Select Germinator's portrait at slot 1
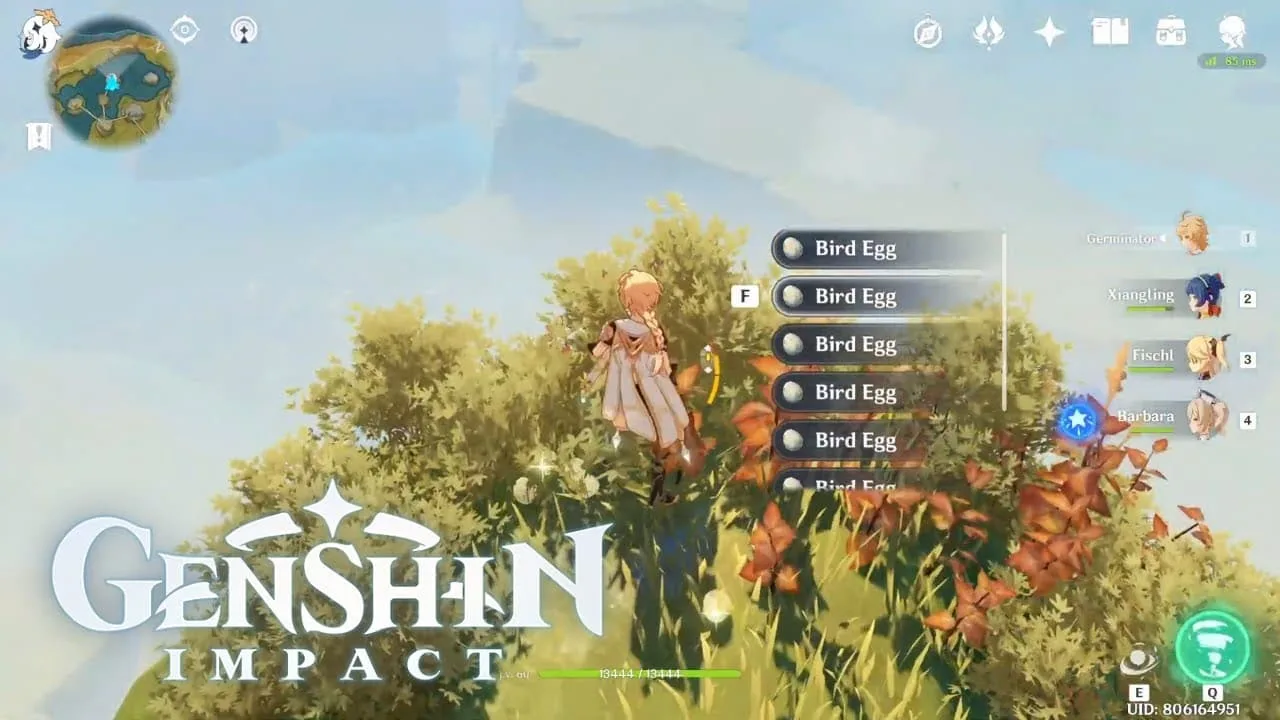Viewport: 1280px width, 720px height. (x=1192, y=237)
